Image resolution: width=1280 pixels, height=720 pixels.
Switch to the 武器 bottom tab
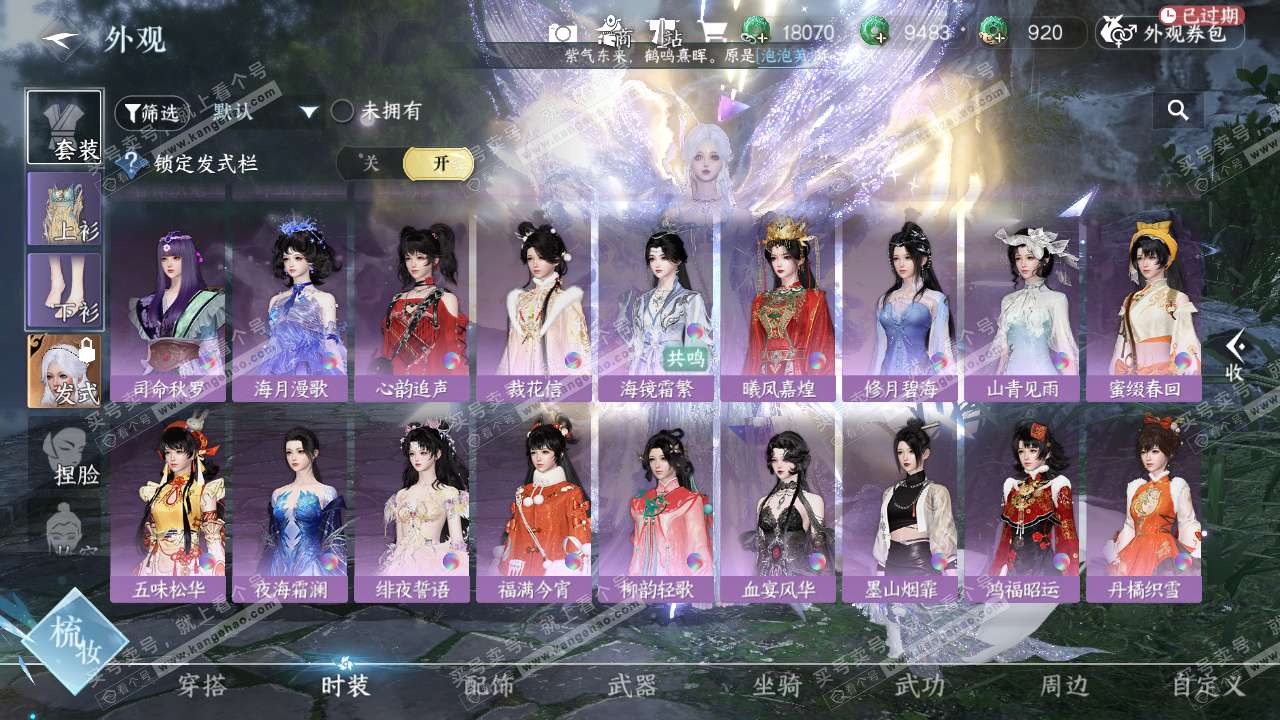[633, 685]
